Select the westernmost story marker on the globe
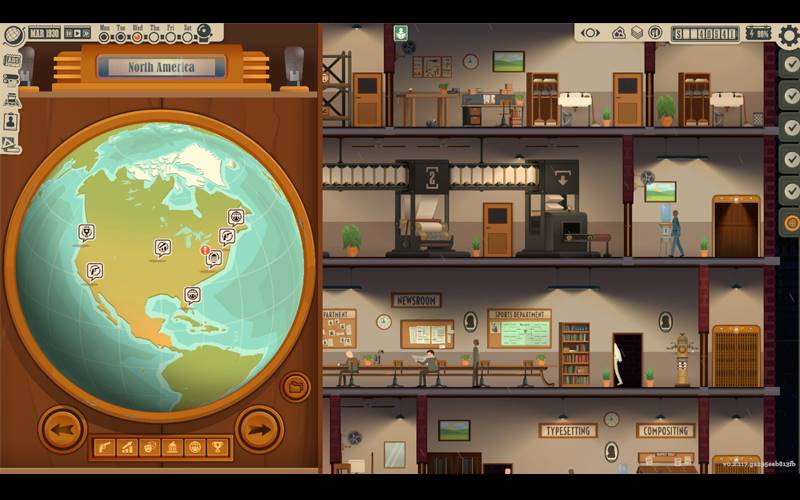The height and width of the screenshot is (500, 800). tap(87, 232)
